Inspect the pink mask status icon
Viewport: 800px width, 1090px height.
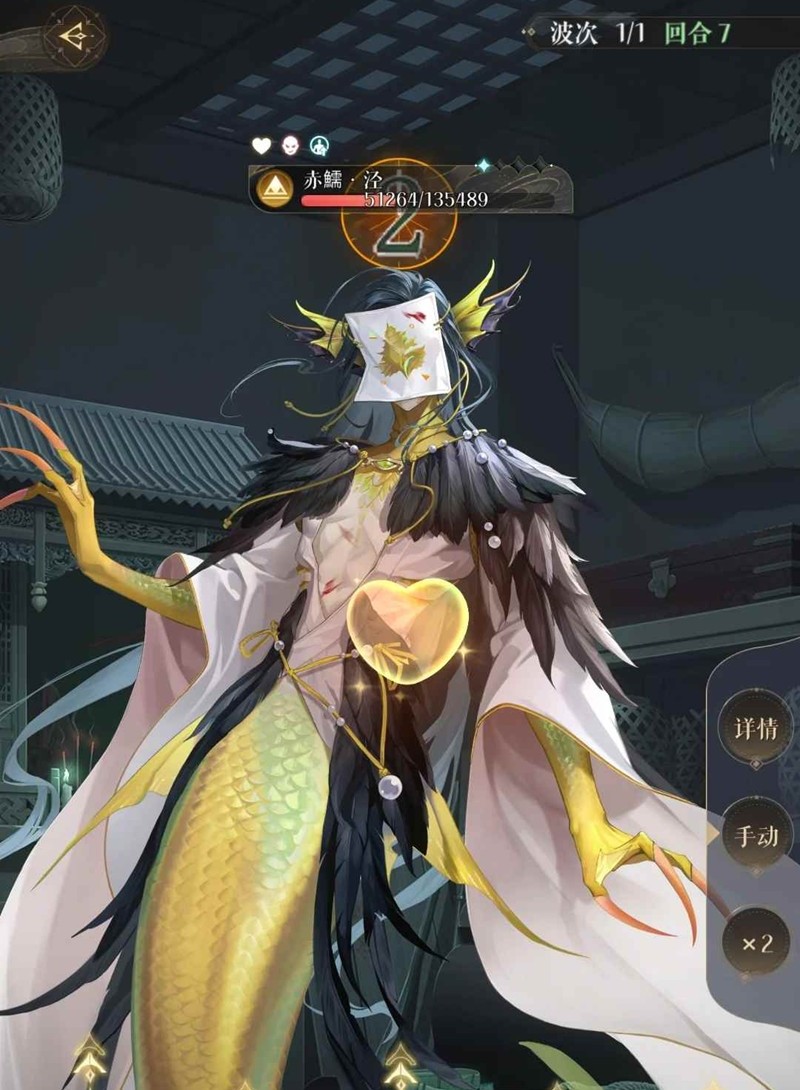(x=290, y=146)
